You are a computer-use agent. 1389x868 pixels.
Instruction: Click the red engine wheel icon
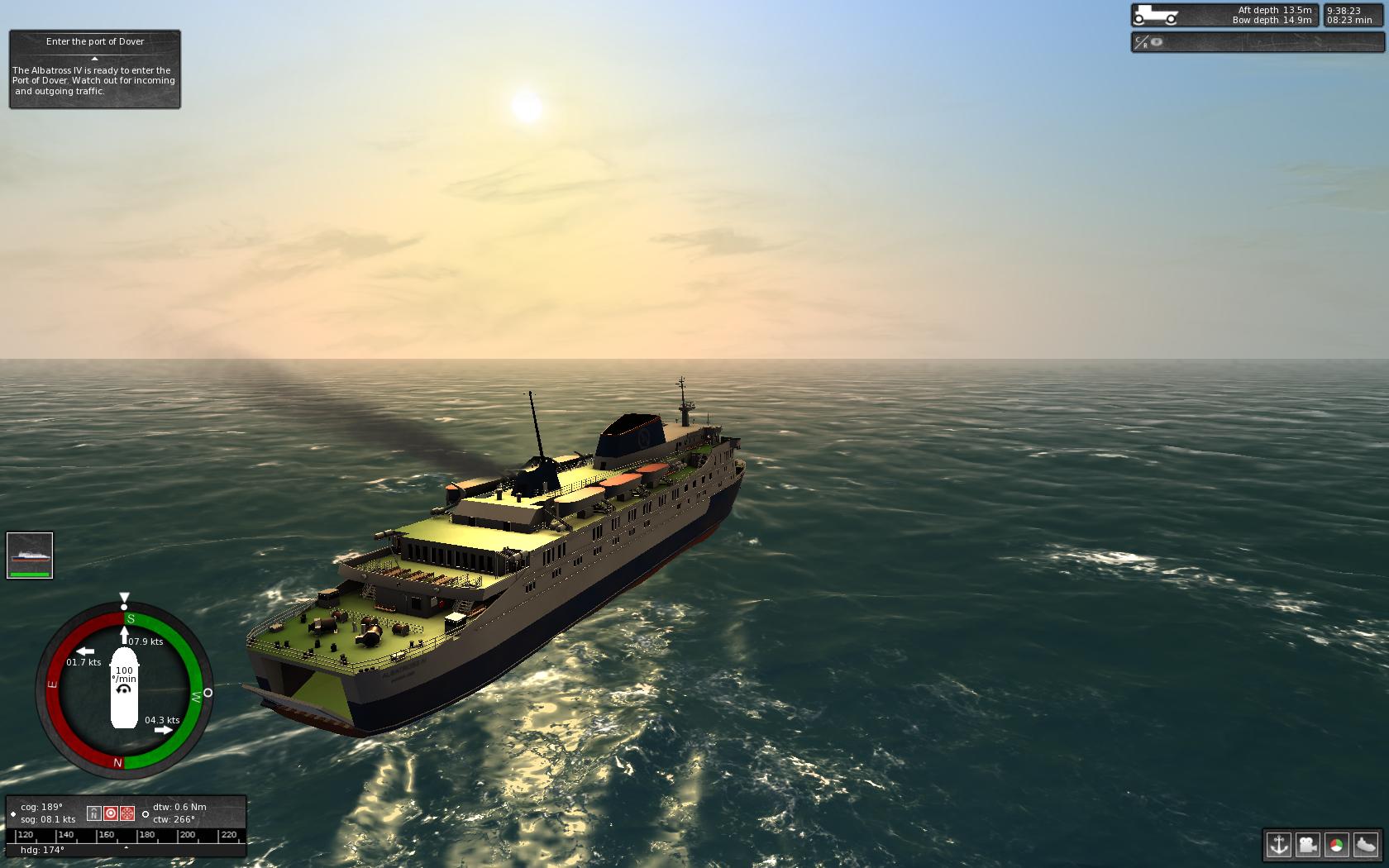[x=126, y=813]
